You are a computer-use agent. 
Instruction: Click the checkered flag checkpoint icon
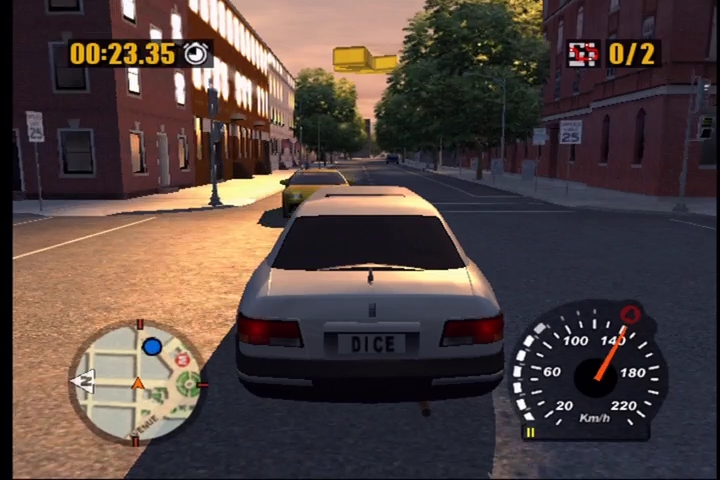[583, 53]
